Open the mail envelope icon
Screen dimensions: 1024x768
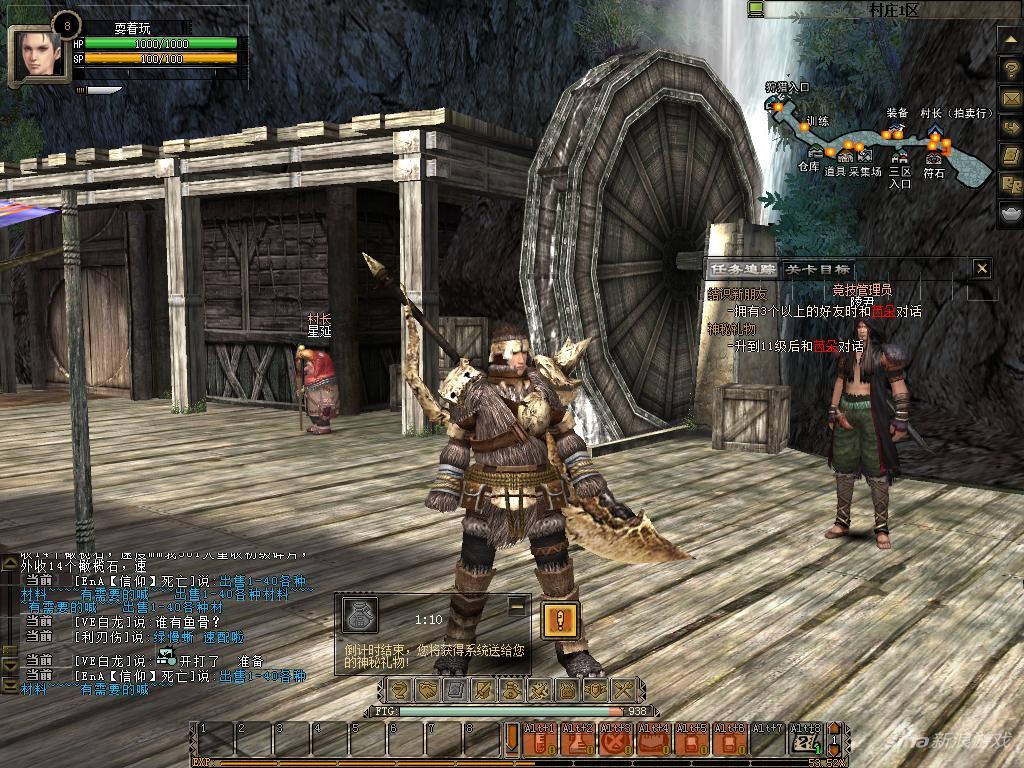pyautogui.click(x=1009, y=99)
